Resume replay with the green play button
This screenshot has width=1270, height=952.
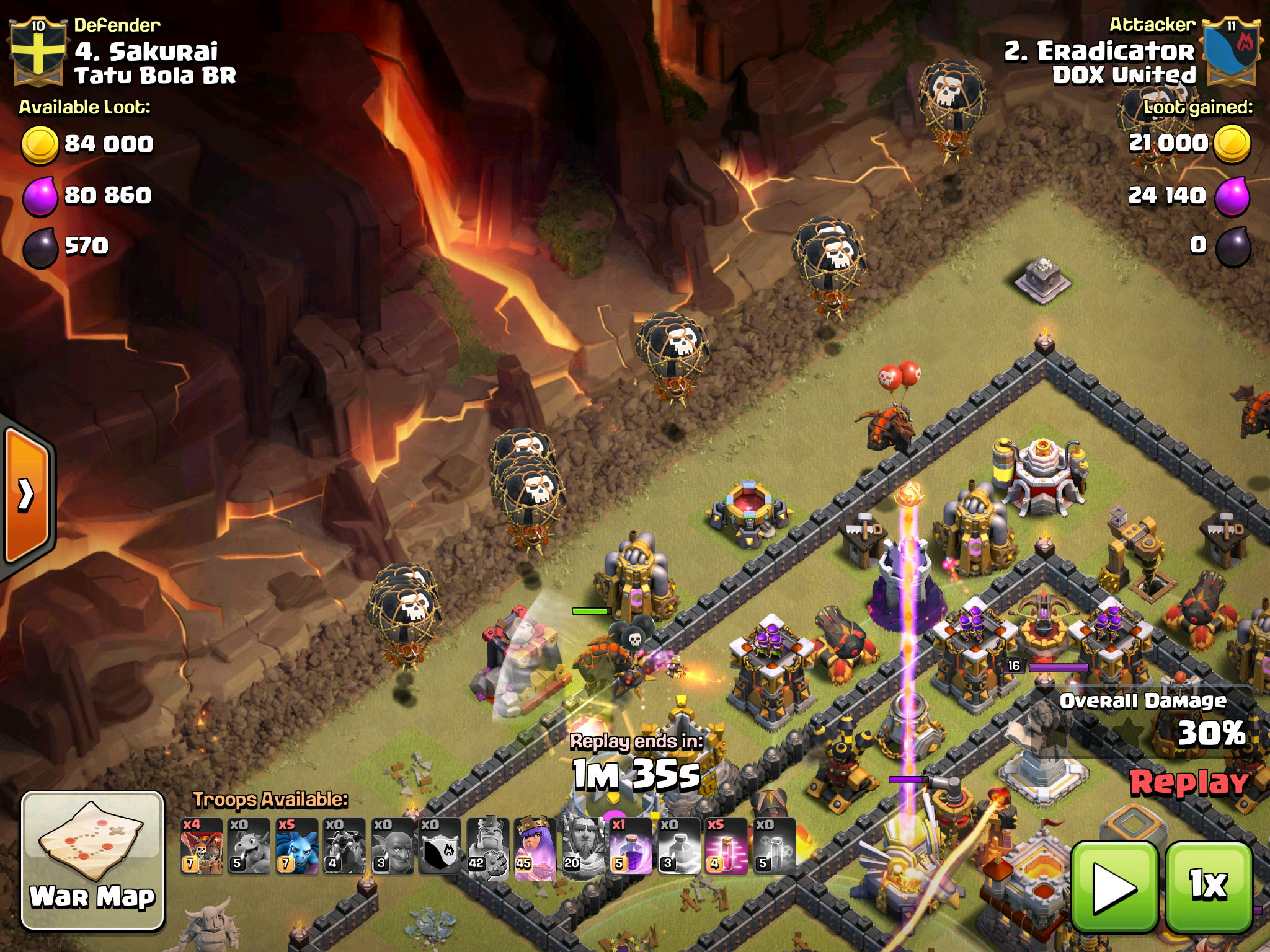pos(1114,887)
